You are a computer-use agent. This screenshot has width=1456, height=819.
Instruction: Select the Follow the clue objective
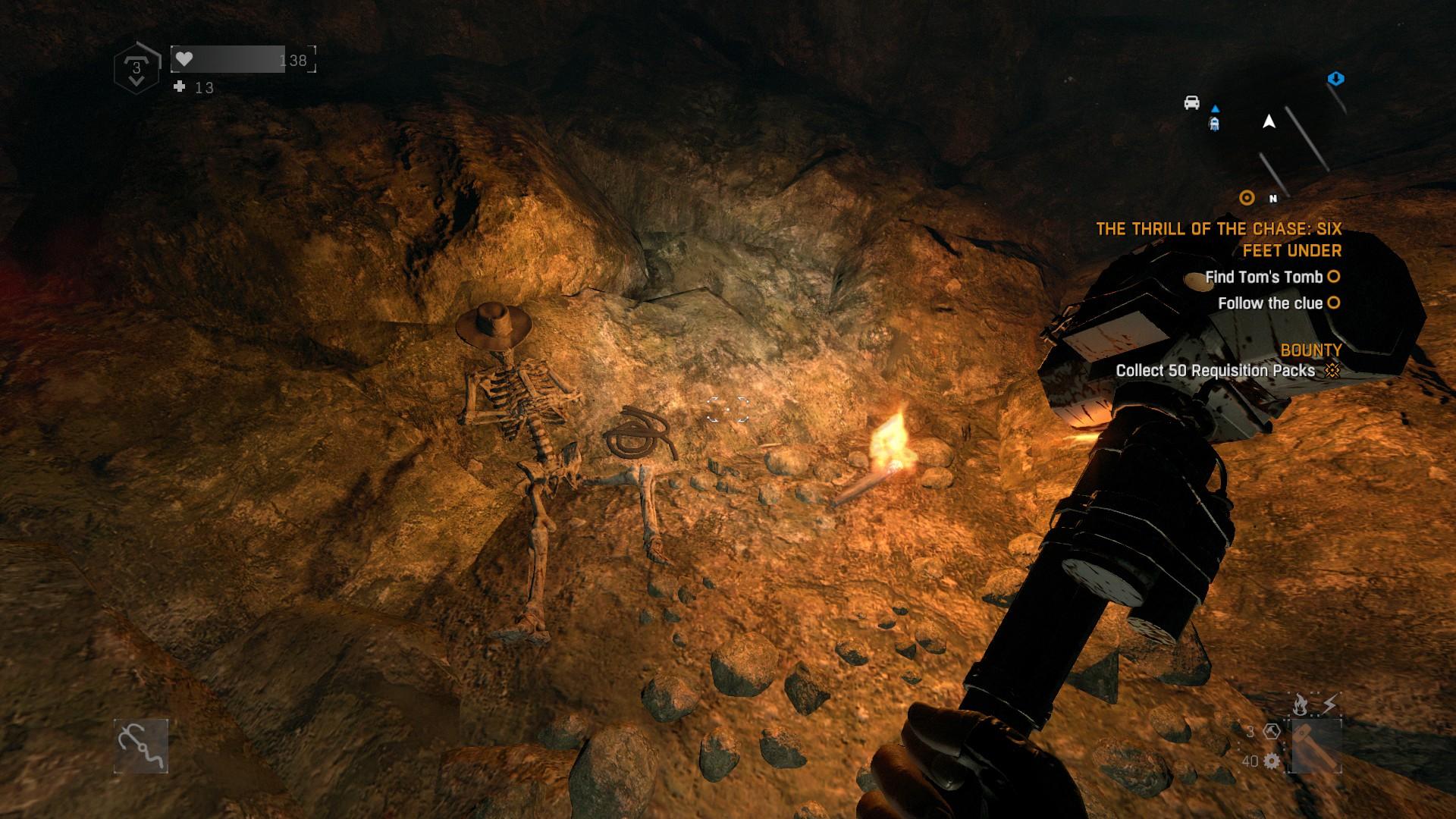(1270, 303)
